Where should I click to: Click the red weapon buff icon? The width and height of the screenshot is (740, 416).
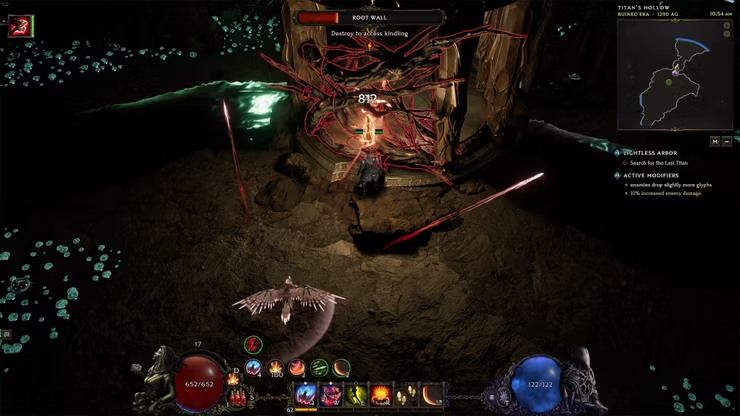[18, 27]
